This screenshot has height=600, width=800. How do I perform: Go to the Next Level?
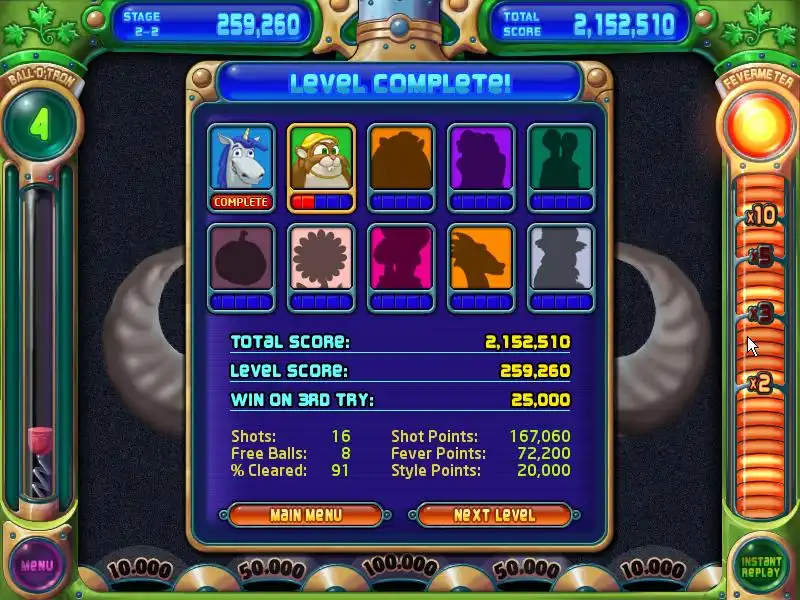click(494, 515)
